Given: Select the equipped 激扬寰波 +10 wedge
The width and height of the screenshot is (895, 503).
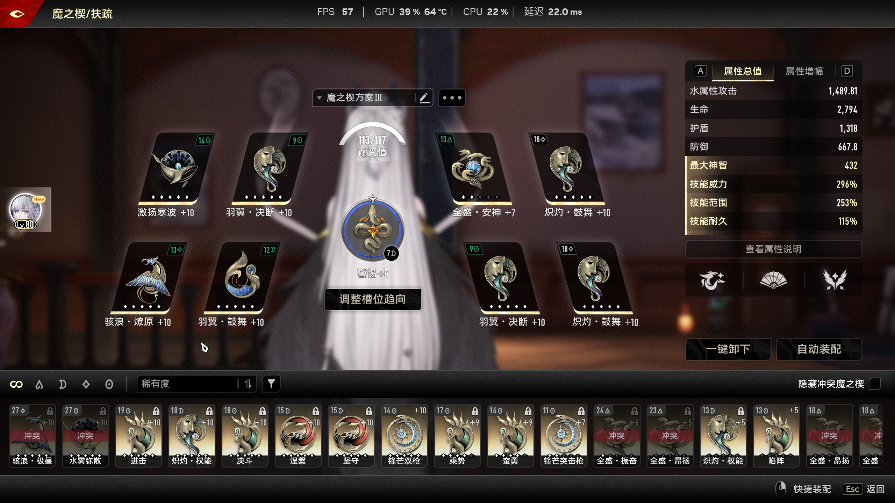Looking at the screenshot, I should coord(173,169).
